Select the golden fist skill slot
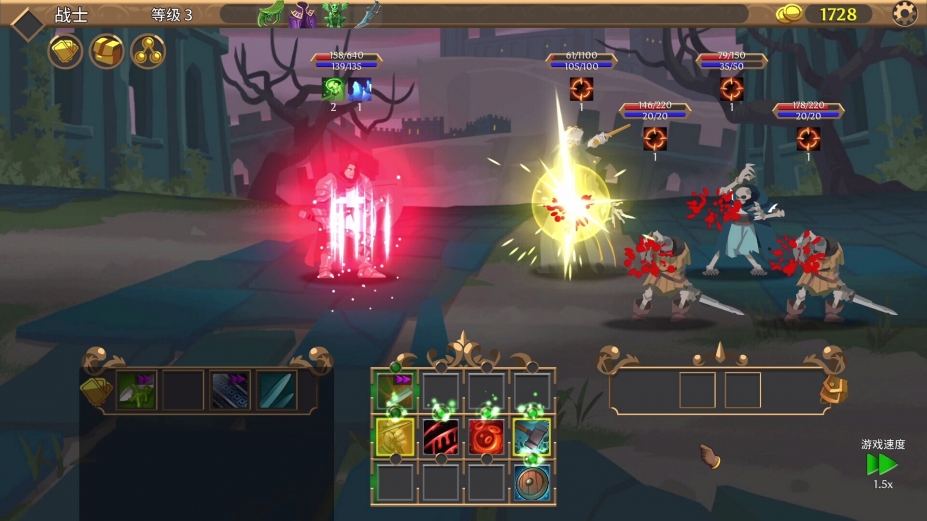The image size is (927, 521). (x=394, y=437)
